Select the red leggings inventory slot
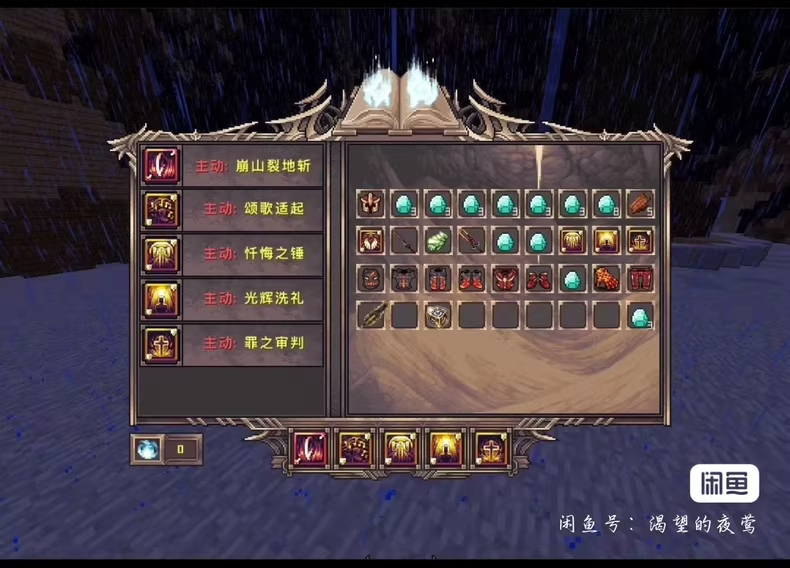This screenshot has width=790, height=568. coord(640,279)
